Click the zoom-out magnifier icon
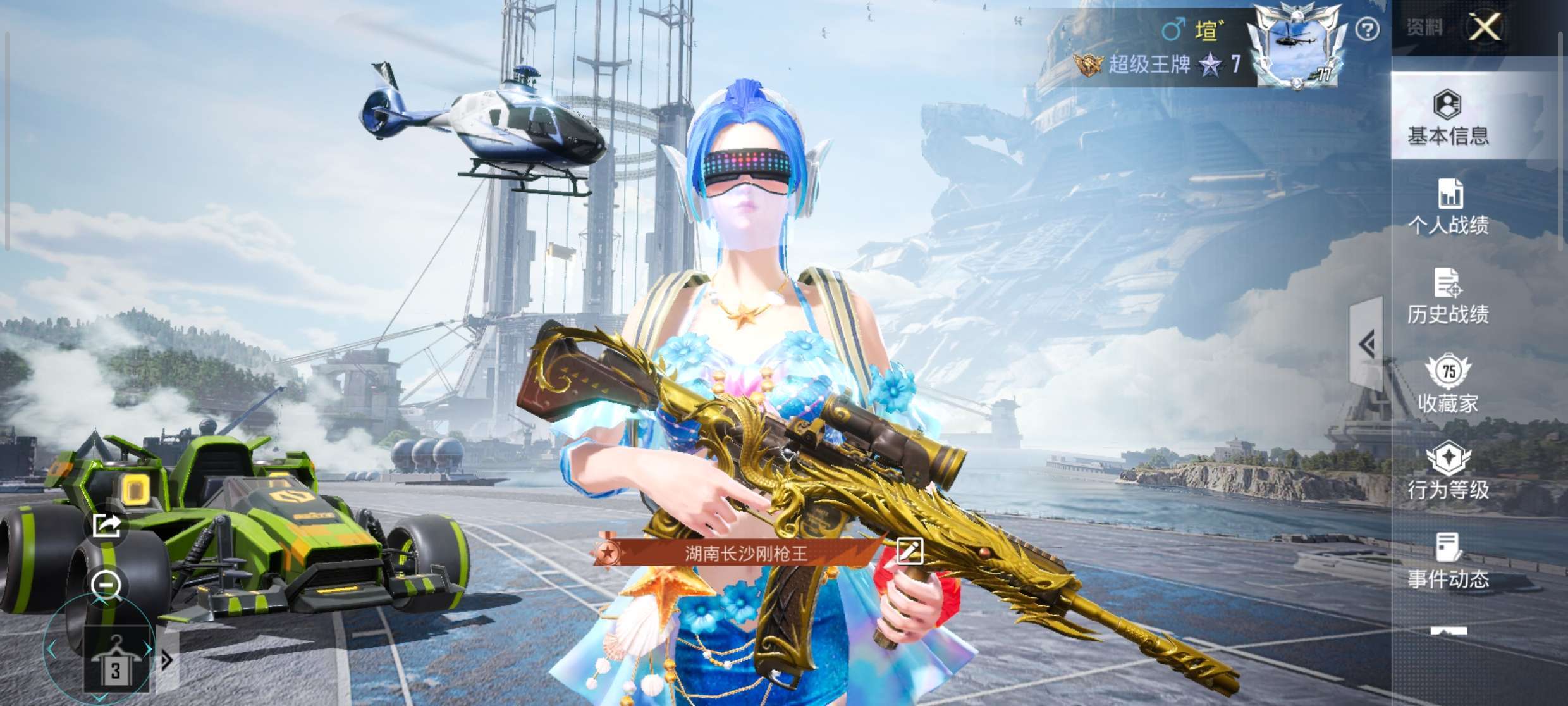Viewport: 1568px width, 706px height. [x=106, y=585]
